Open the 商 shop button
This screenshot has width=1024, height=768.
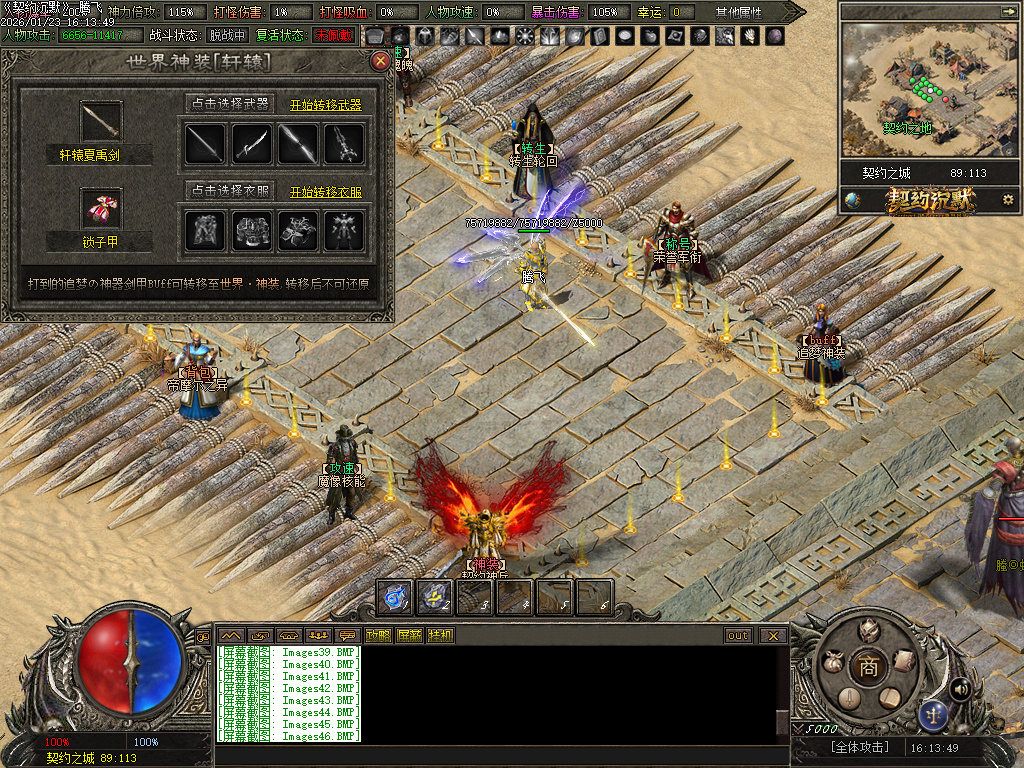click(x=869, y=668)
